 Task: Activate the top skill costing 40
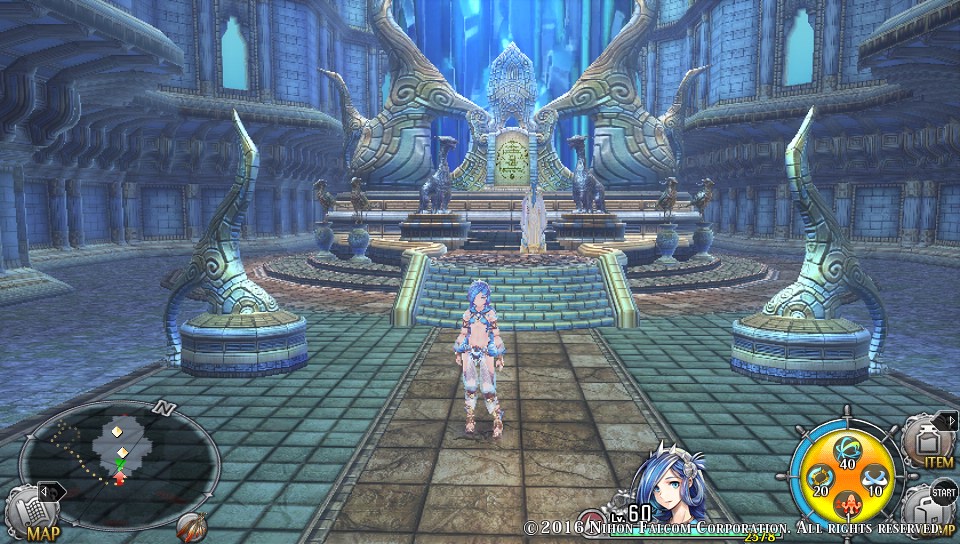[x=848, y=452]
